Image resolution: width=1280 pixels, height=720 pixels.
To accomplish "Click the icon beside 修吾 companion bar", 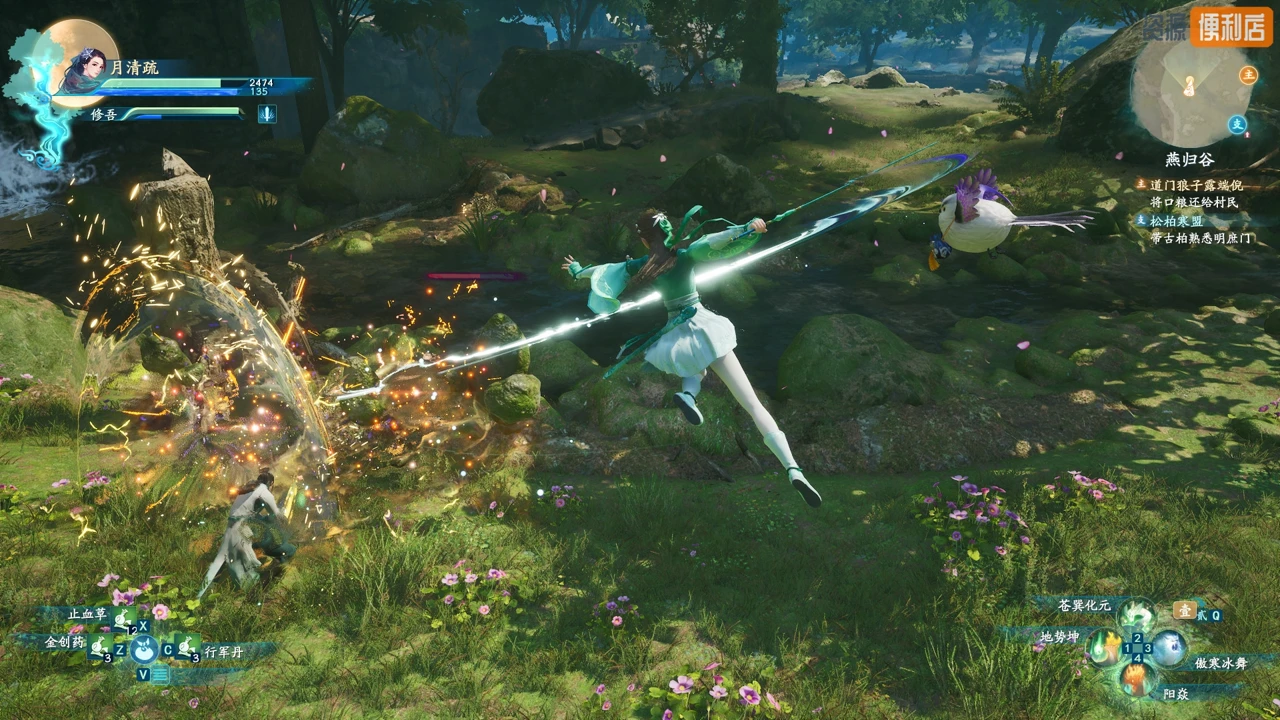I will (x=267, y=114).
